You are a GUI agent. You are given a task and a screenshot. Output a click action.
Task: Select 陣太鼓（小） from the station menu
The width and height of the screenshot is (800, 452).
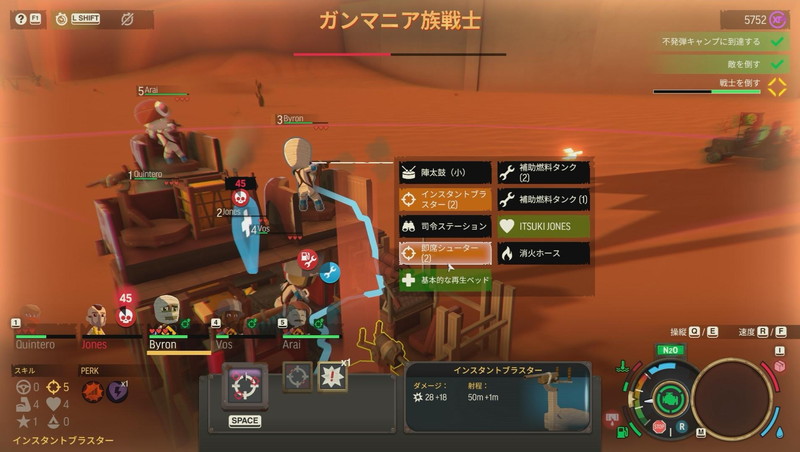[x=445, y=172]
